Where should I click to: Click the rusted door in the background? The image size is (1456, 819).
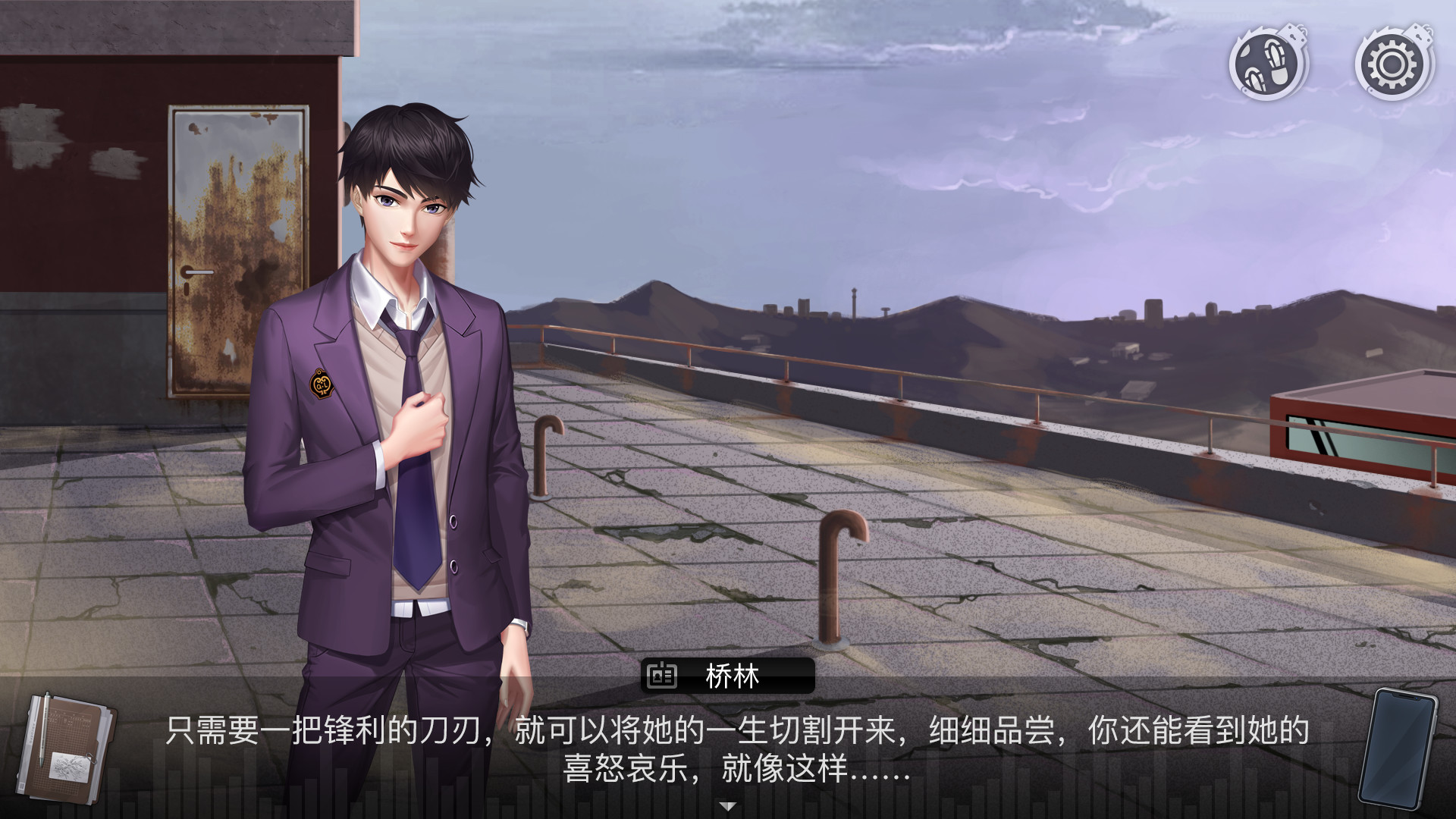click(x=235, y=250)
